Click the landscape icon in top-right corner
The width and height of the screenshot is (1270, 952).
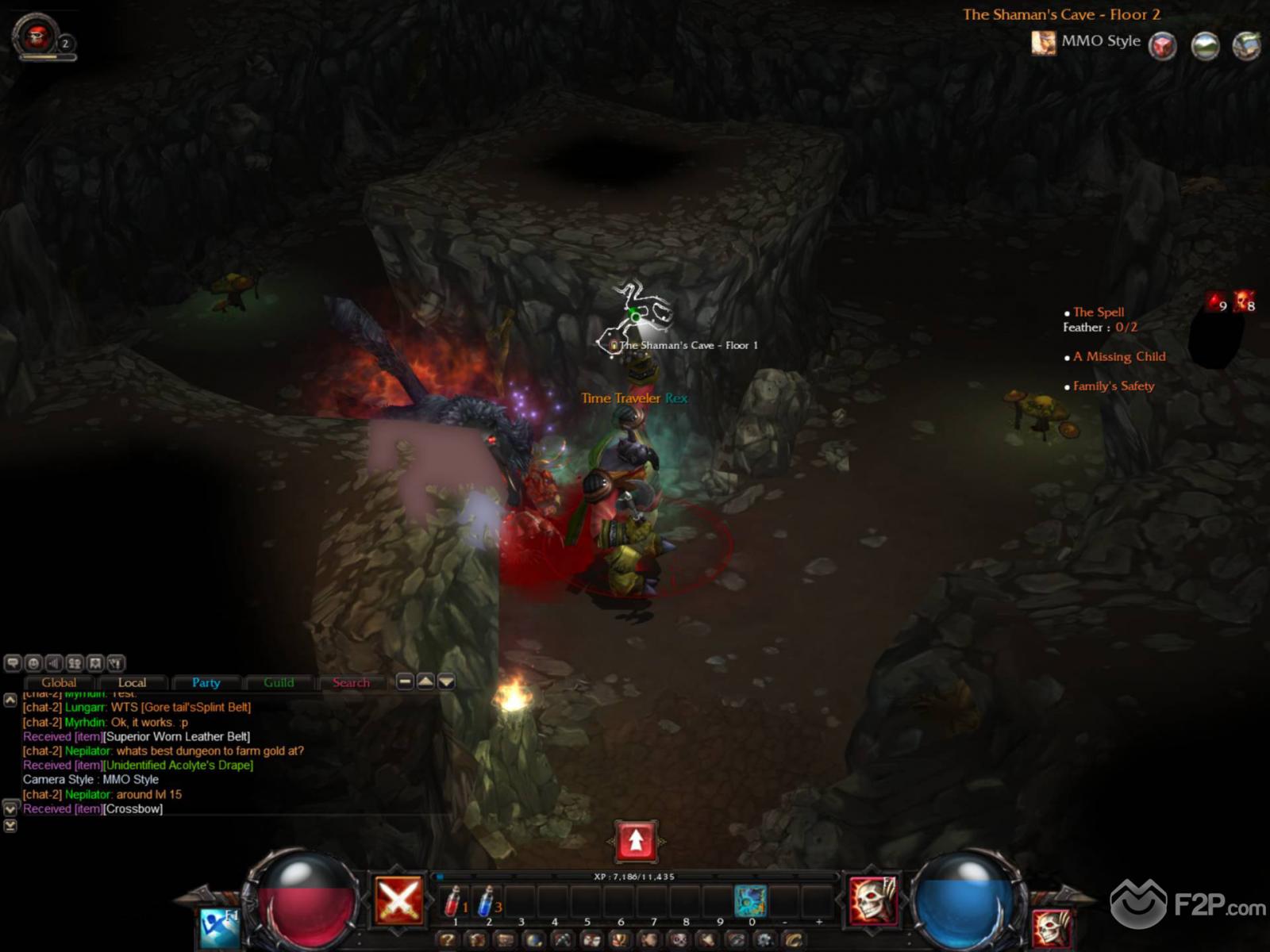1205,45
